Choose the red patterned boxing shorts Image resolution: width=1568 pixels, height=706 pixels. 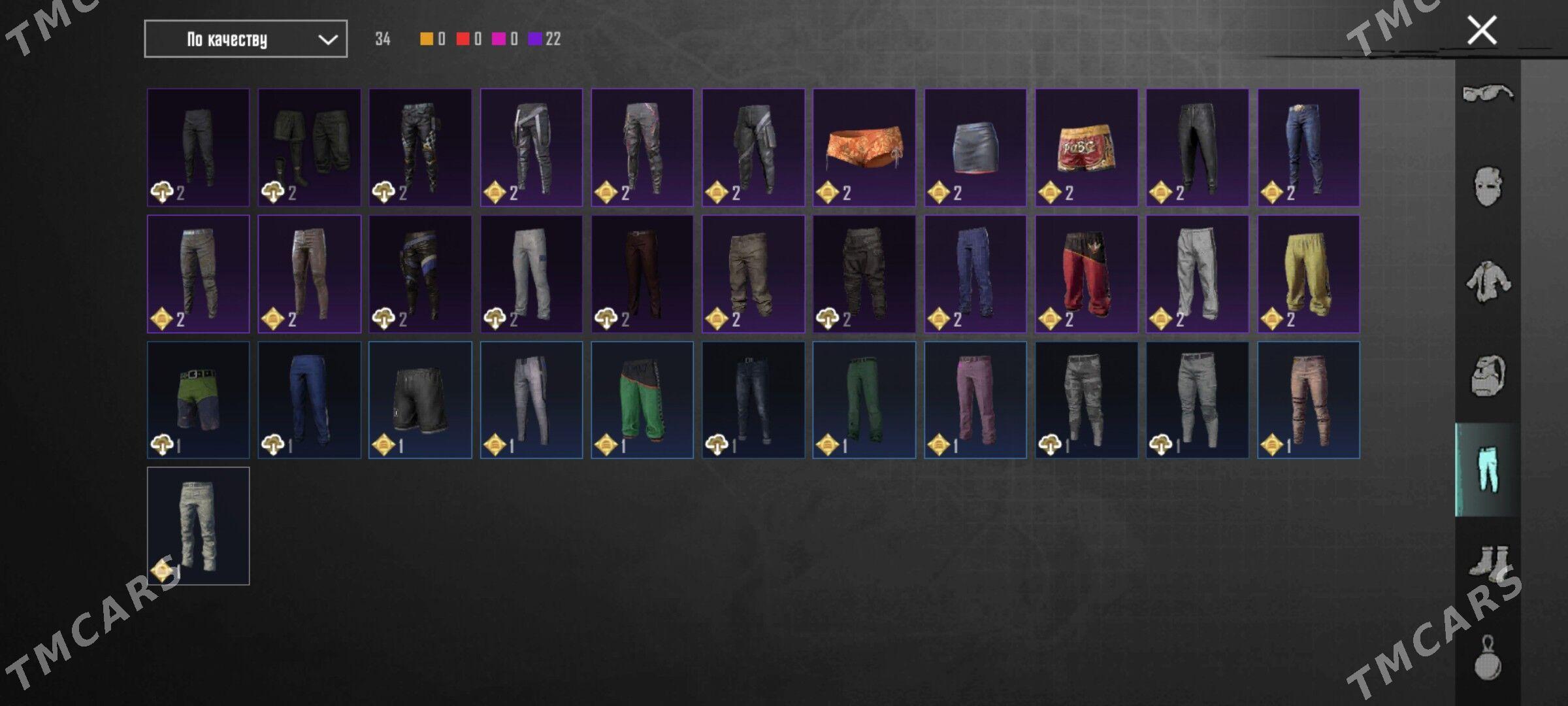tap(1086, 148)
